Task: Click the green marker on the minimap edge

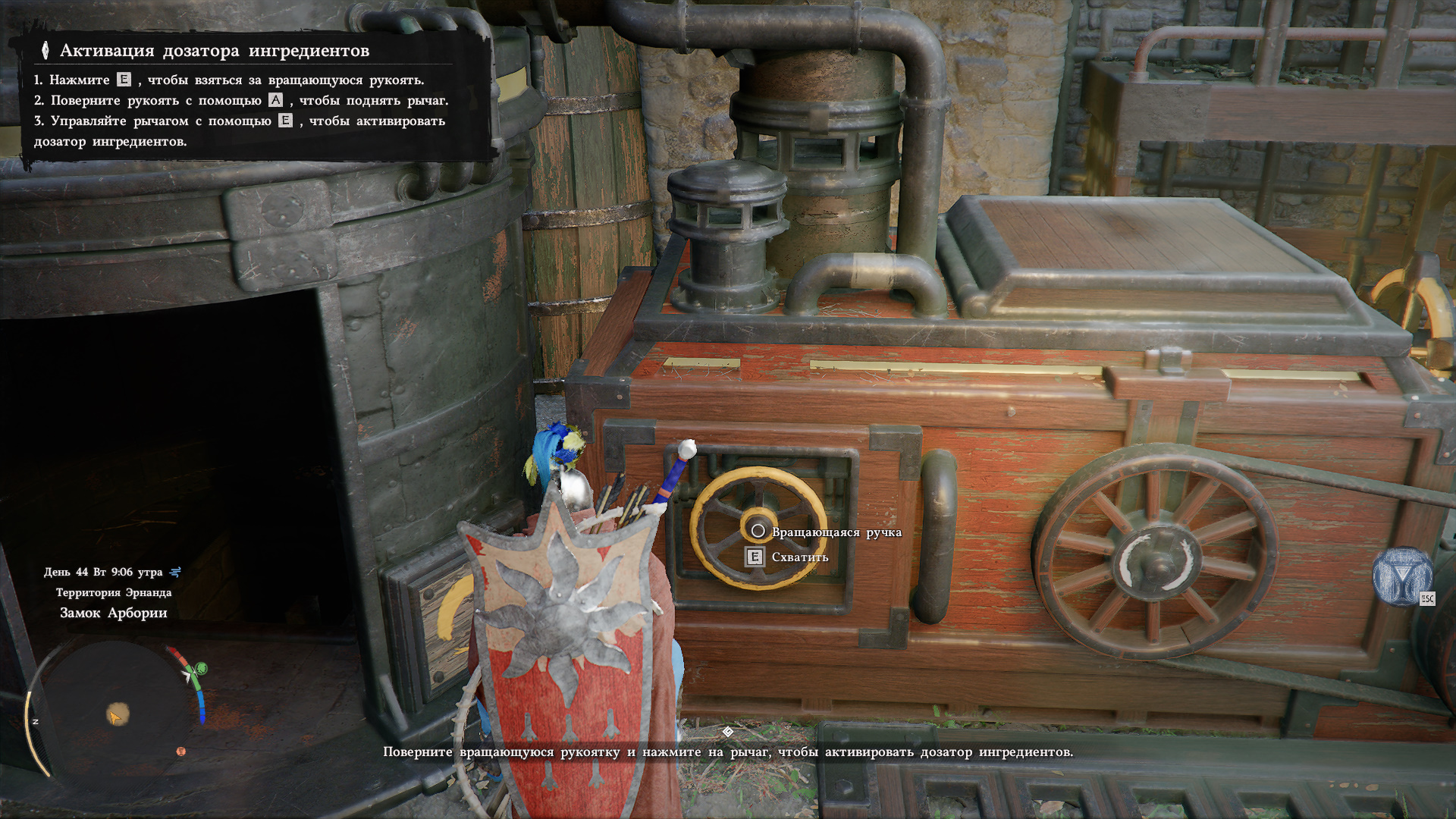Action: tap(201, 669)
